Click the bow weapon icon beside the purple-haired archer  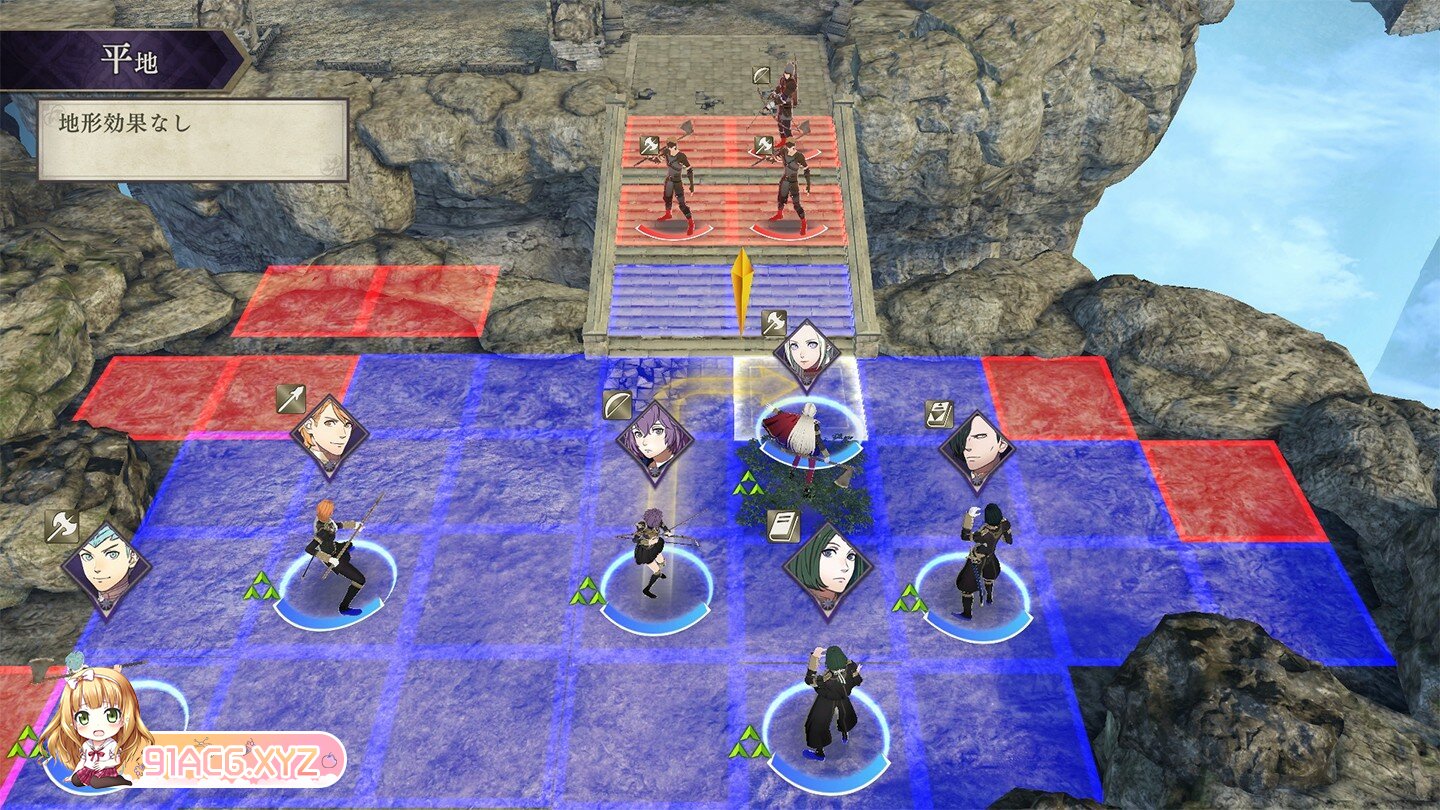[617, 406]
